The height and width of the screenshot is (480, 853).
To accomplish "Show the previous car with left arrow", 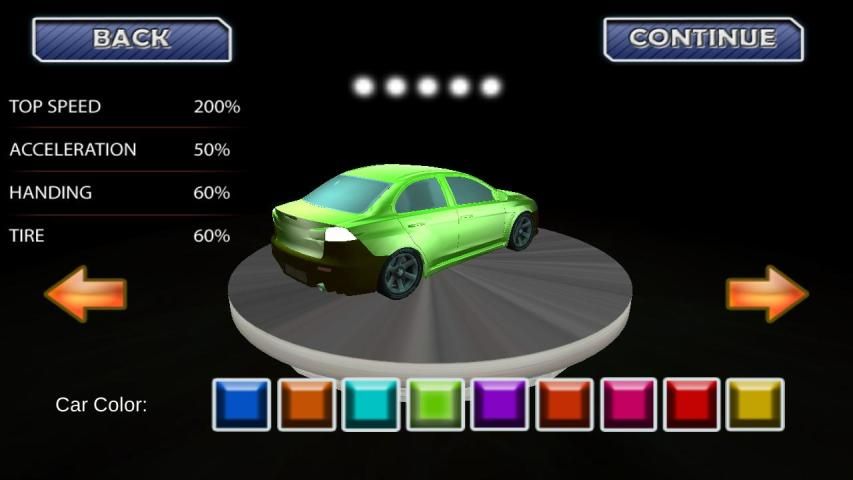I will (85, 293).
